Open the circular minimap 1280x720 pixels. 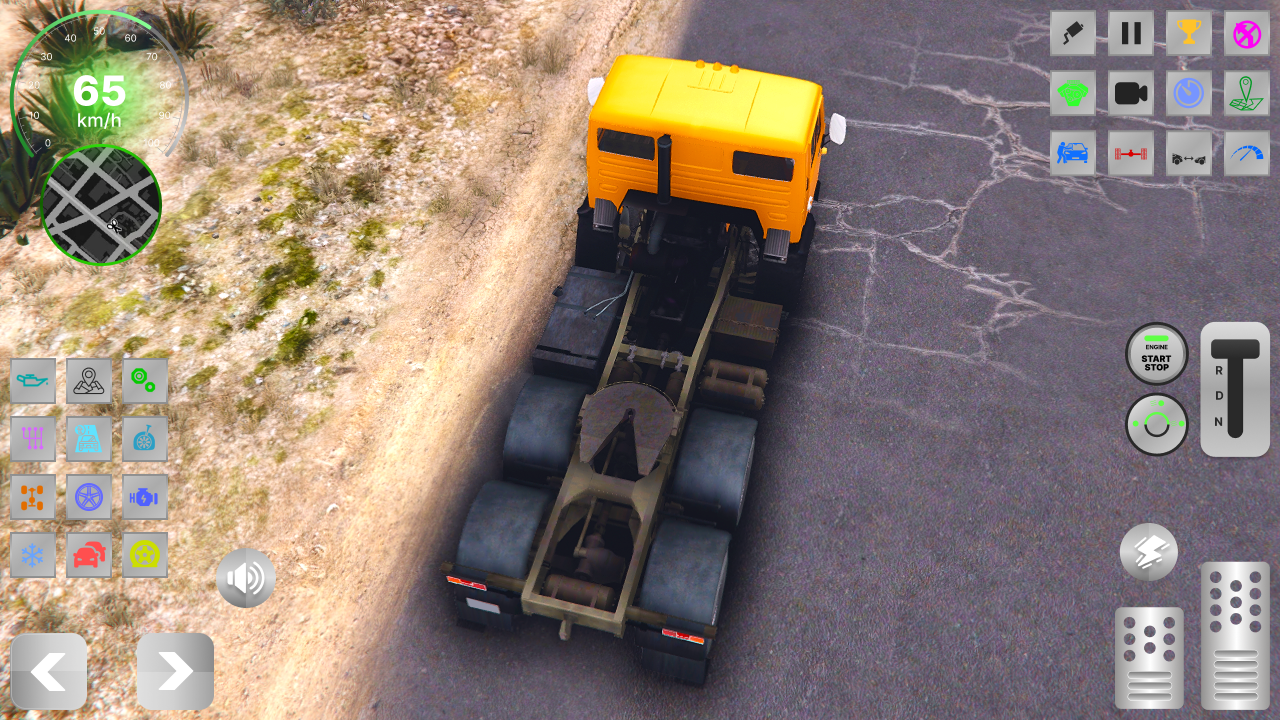(100, 205)
